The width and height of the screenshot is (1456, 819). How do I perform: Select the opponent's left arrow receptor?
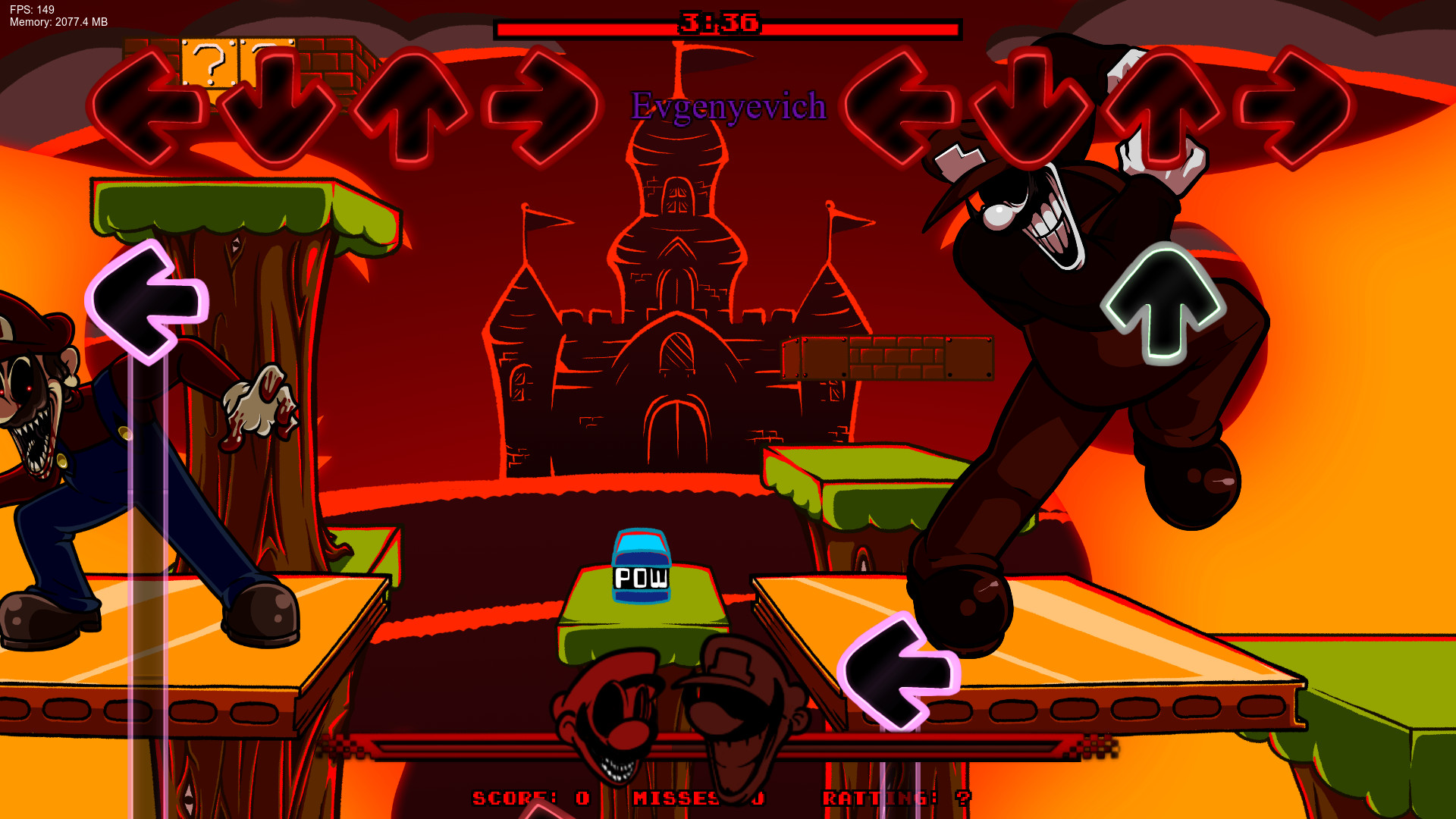point(148,106)
